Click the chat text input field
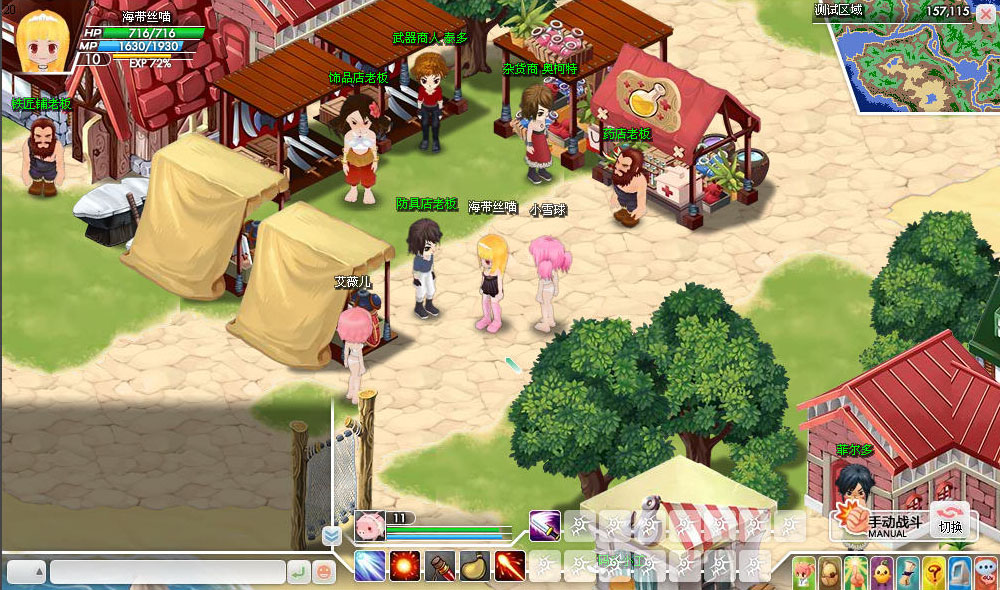 tap(166, 572)
